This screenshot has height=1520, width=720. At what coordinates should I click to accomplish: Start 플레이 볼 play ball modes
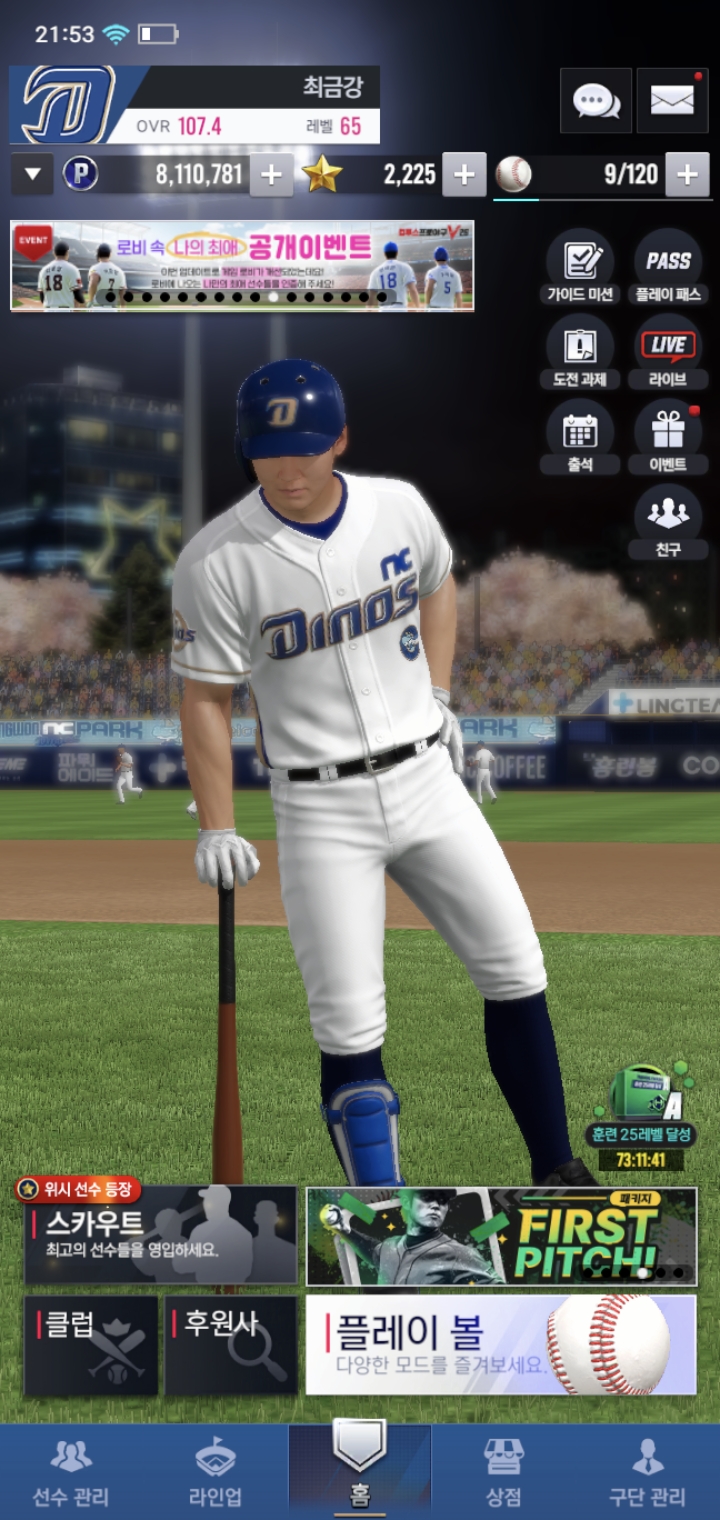click(501, 1346)
